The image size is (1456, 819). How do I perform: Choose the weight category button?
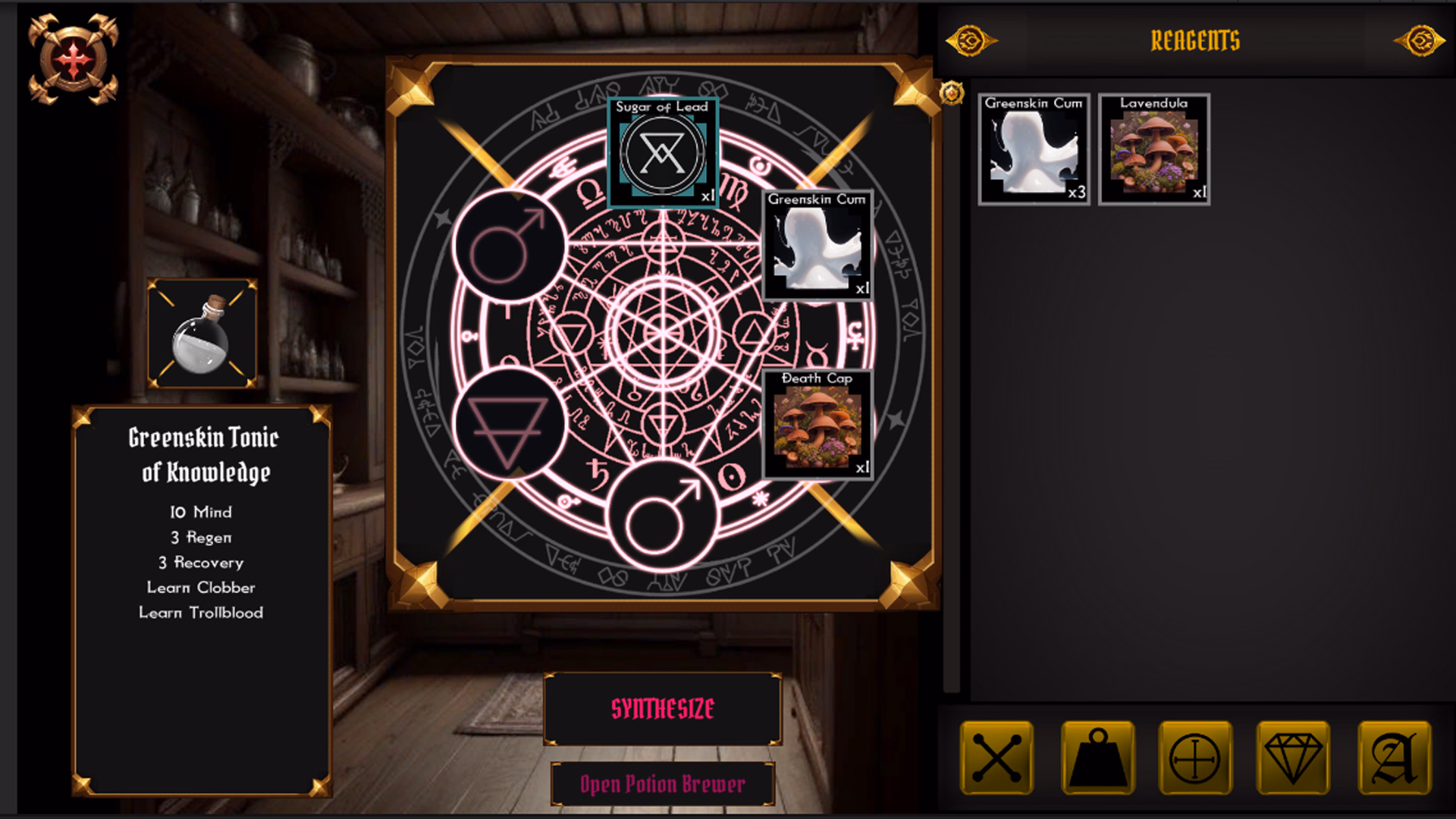[x=1097, y=758]
